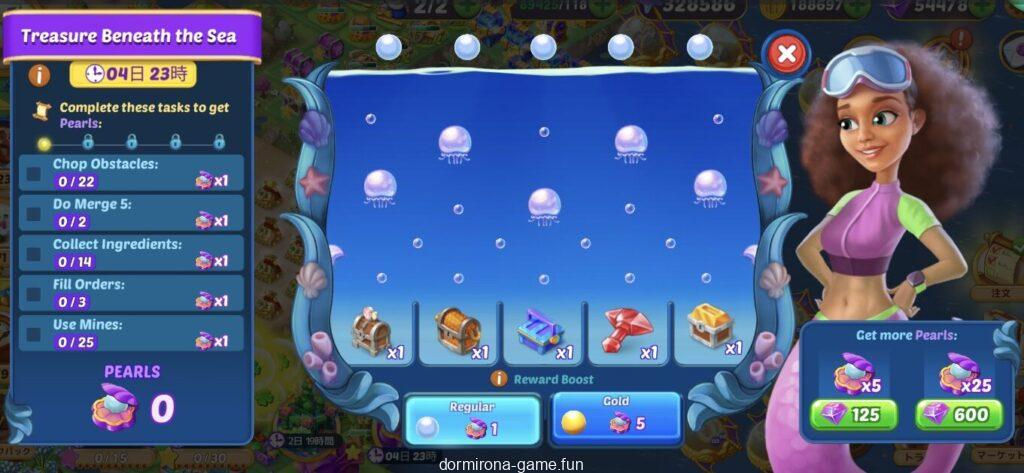
Task: Inspect the red ruby hammer reward
Action: 628,331
